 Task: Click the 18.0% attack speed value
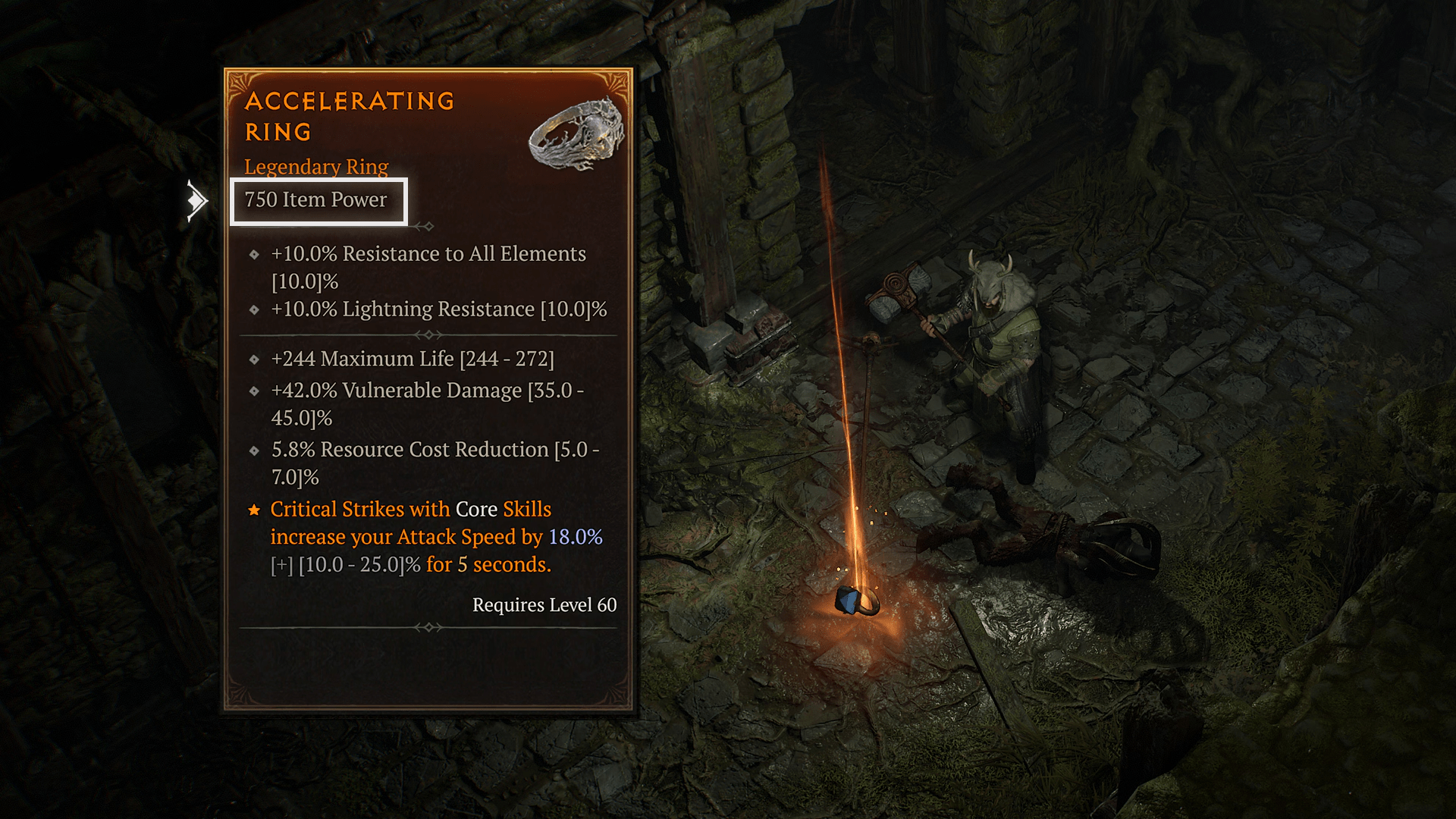(x=578, y=537)
